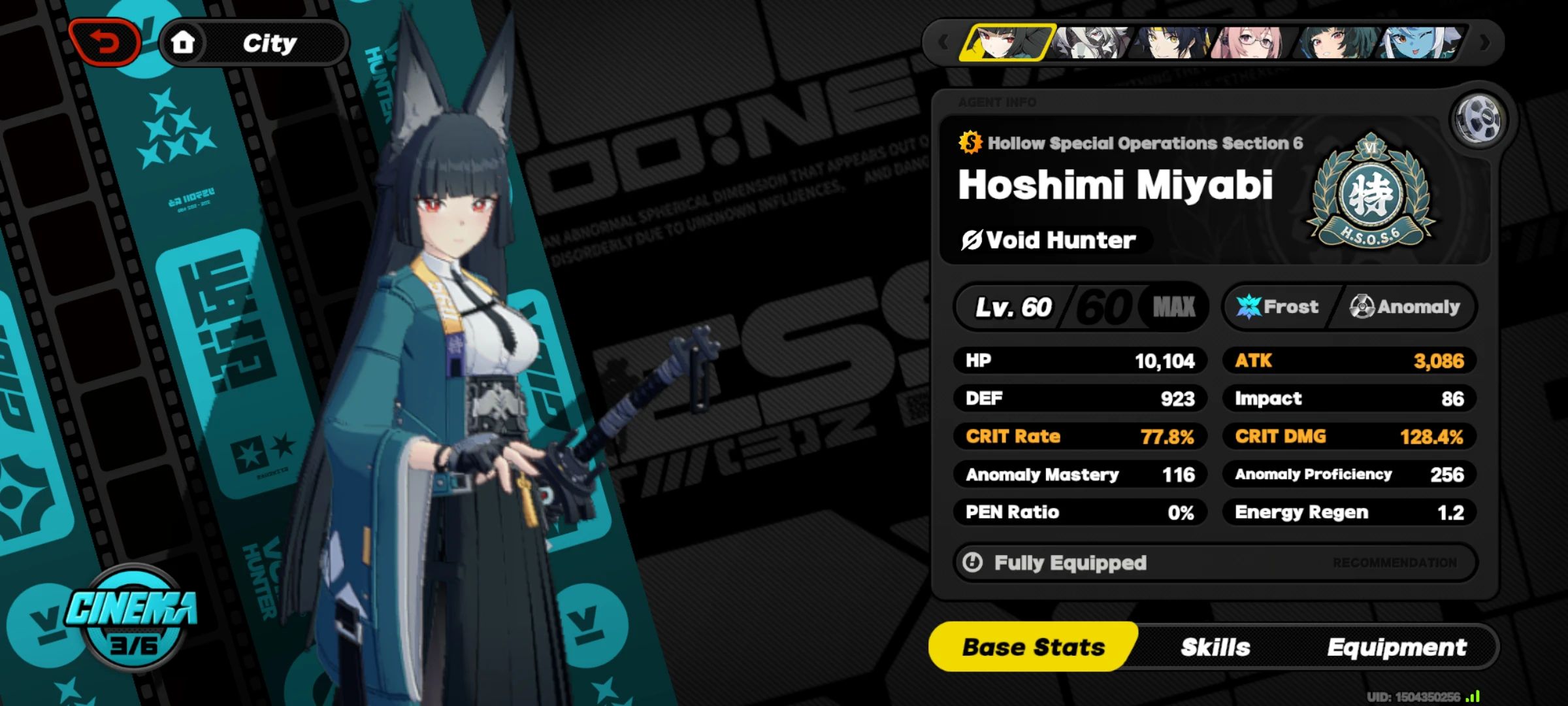Click the Anomaly specialty icon
Image resolution: width=1568 pixels, height=706 pixels.
[x=1363, y=307]
